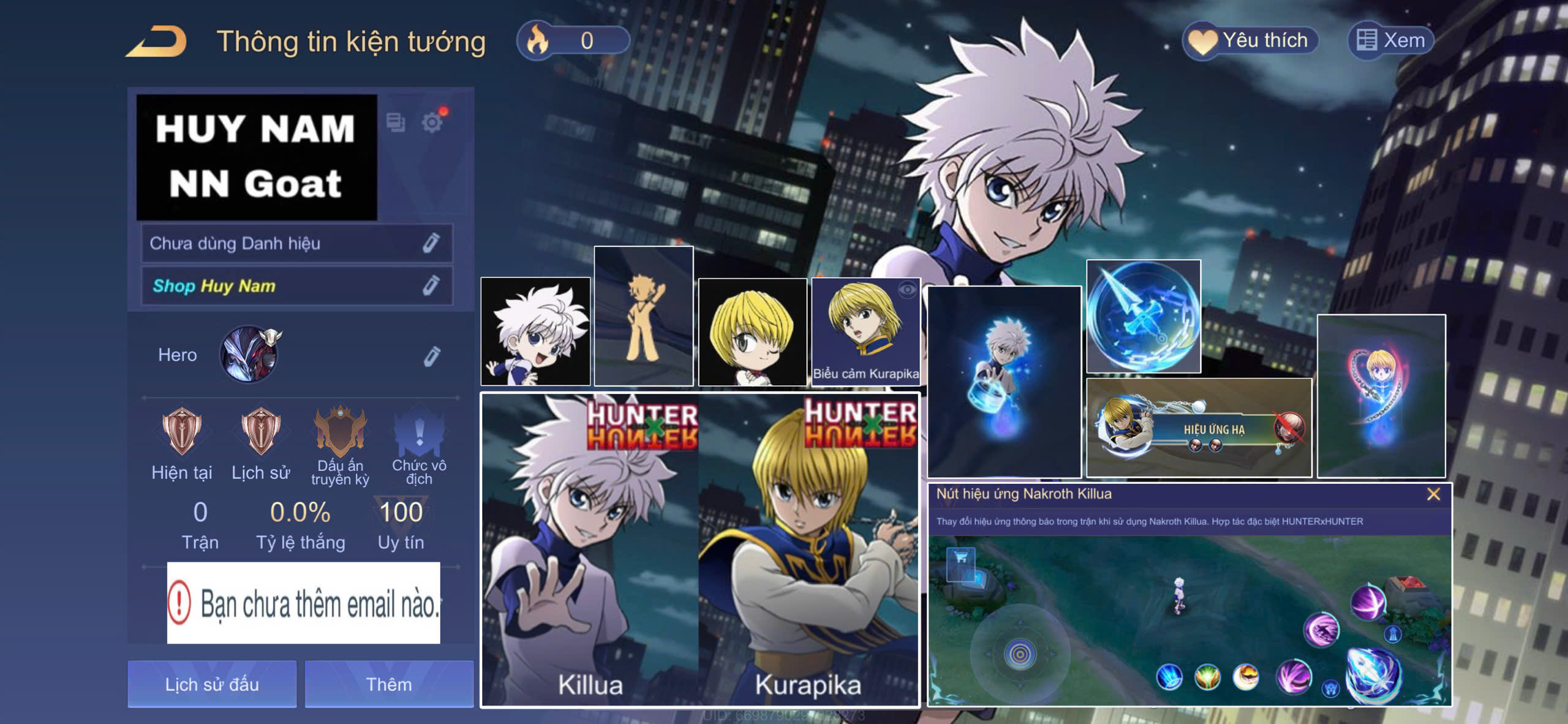Click the Yêu thích heart button
This screenshot has height=724, width=1568.
pyautogui.click(x=1249, y=40)
